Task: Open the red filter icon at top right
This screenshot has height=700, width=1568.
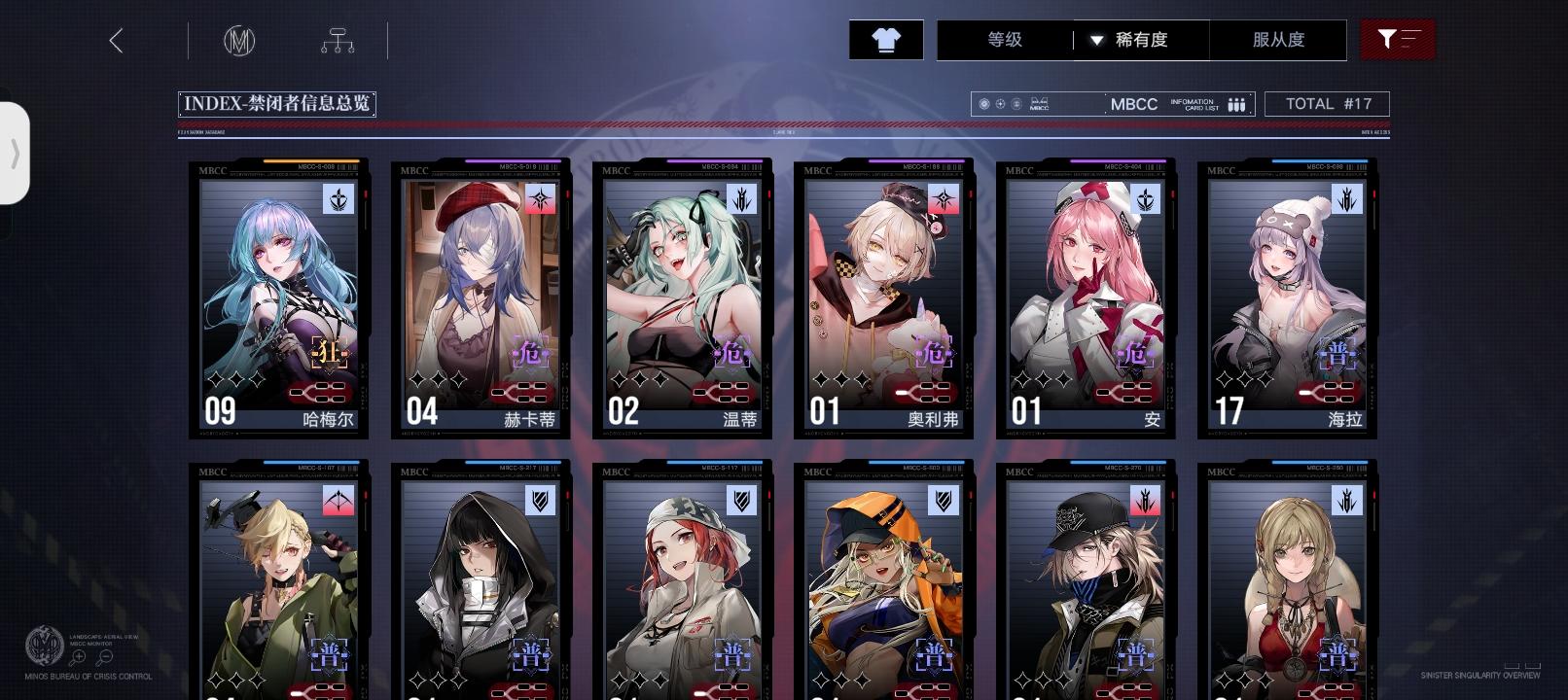Action: coord(1398,39)
